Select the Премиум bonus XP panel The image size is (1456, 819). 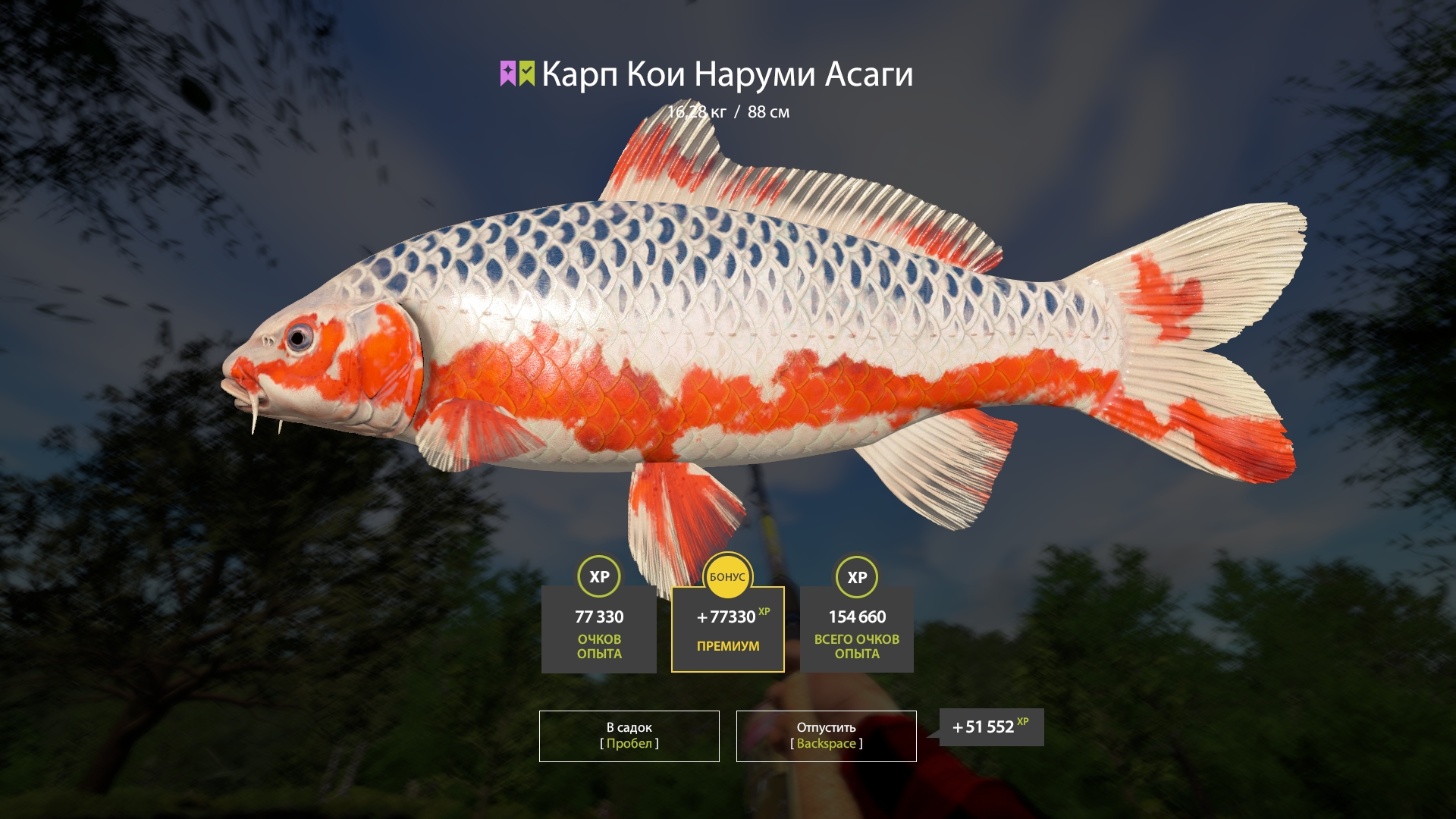727,629
